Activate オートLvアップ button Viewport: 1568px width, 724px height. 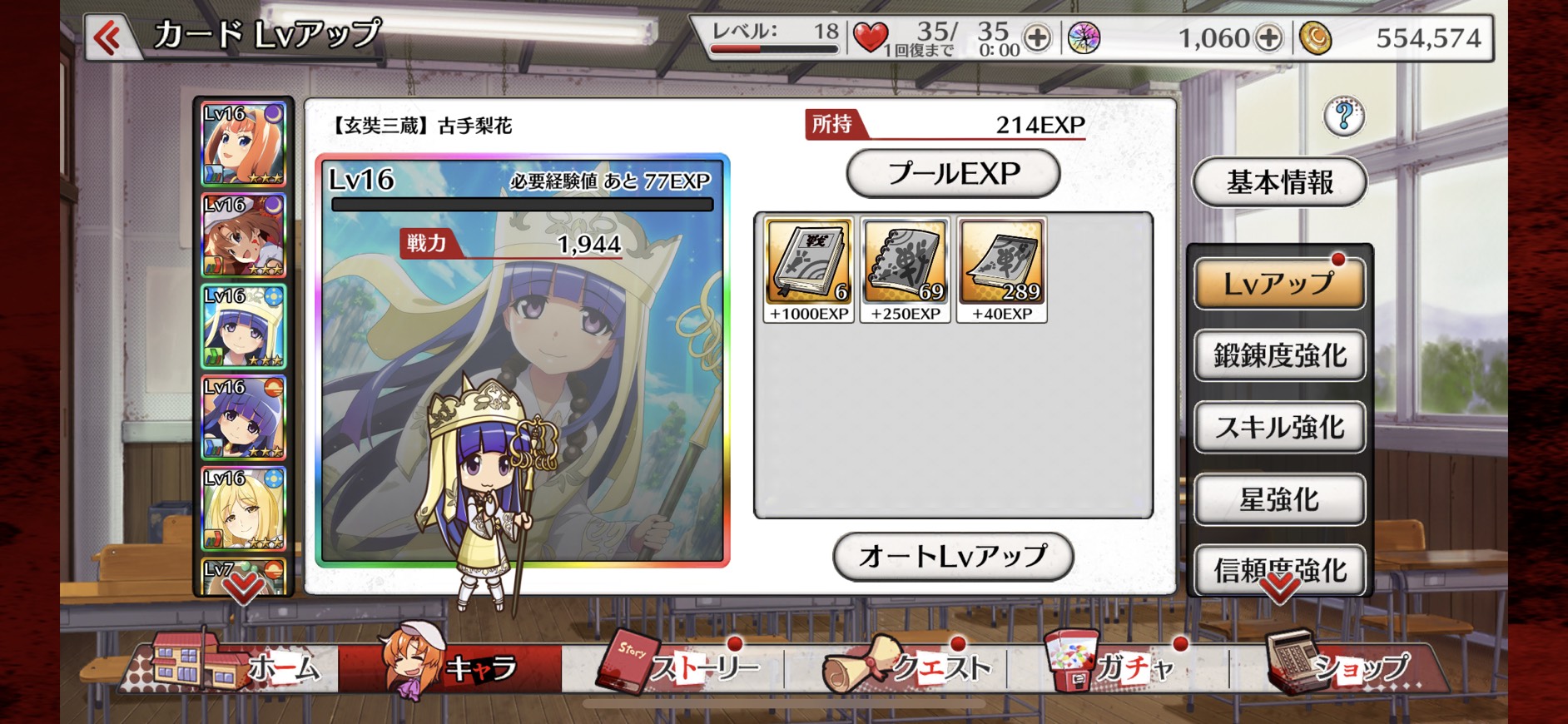(x=953, y=556)
